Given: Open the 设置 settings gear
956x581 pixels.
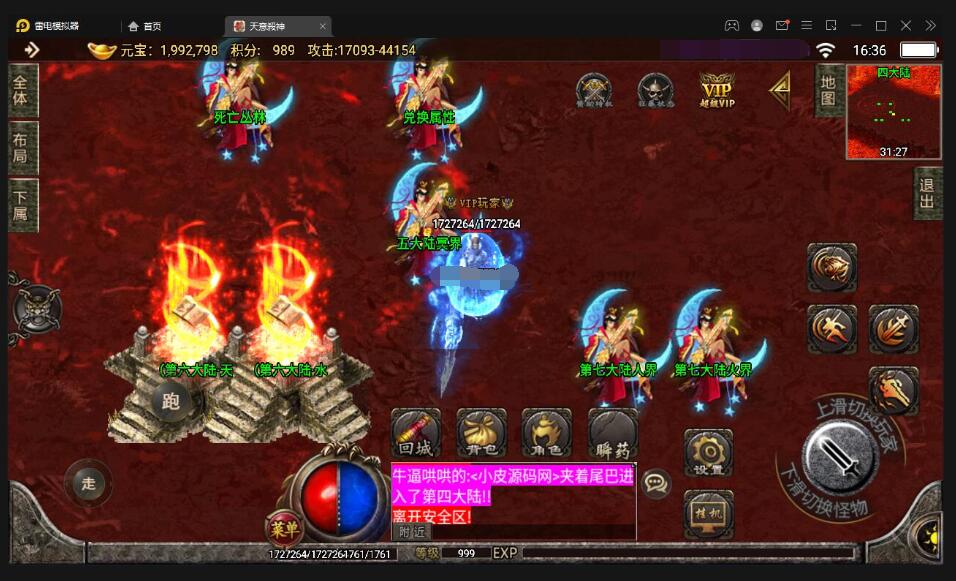Looking at the screenshot, I should coord(708,454).
